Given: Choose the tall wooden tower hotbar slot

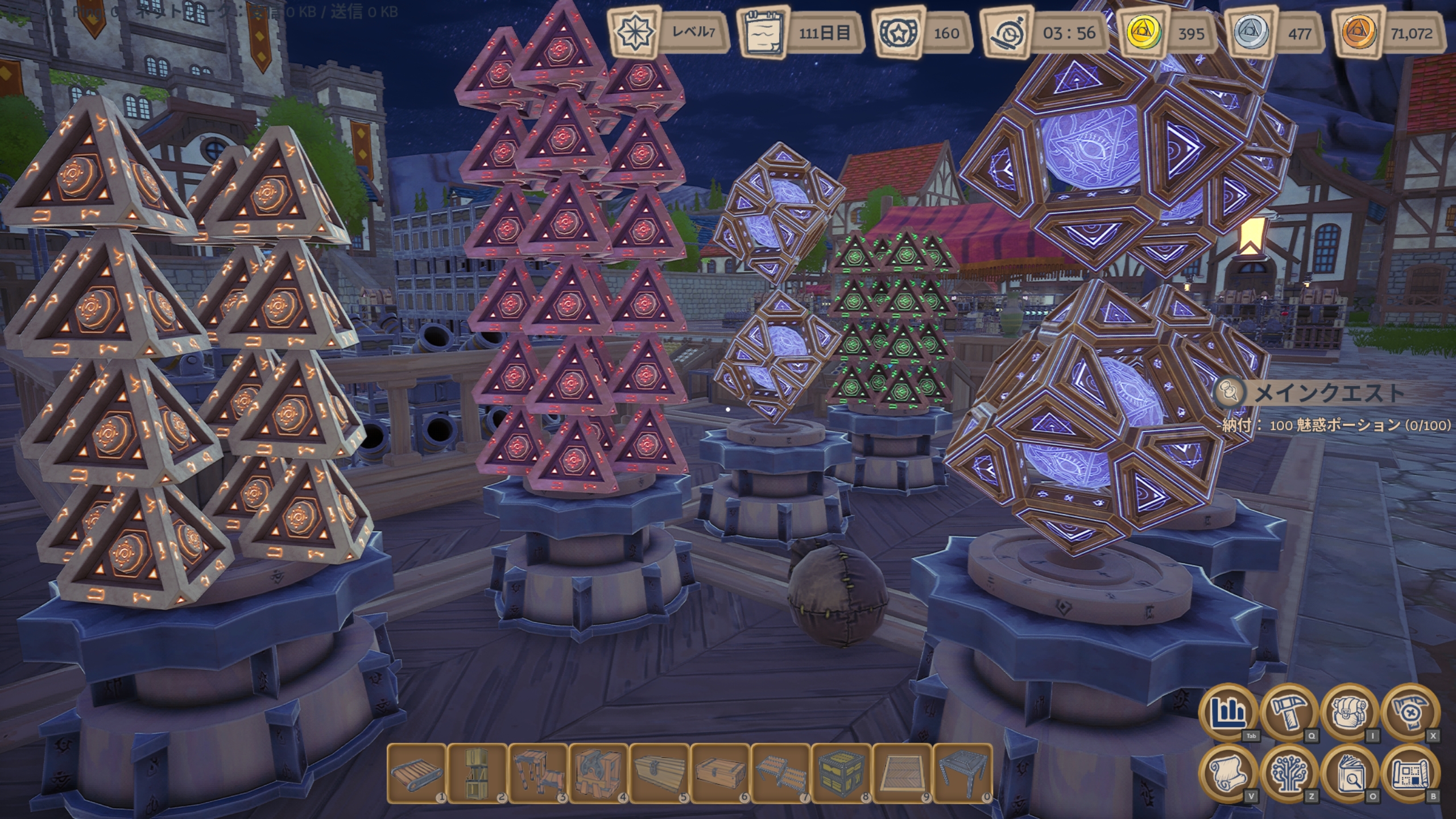Looking at the screenshot, I should point(477,773).
